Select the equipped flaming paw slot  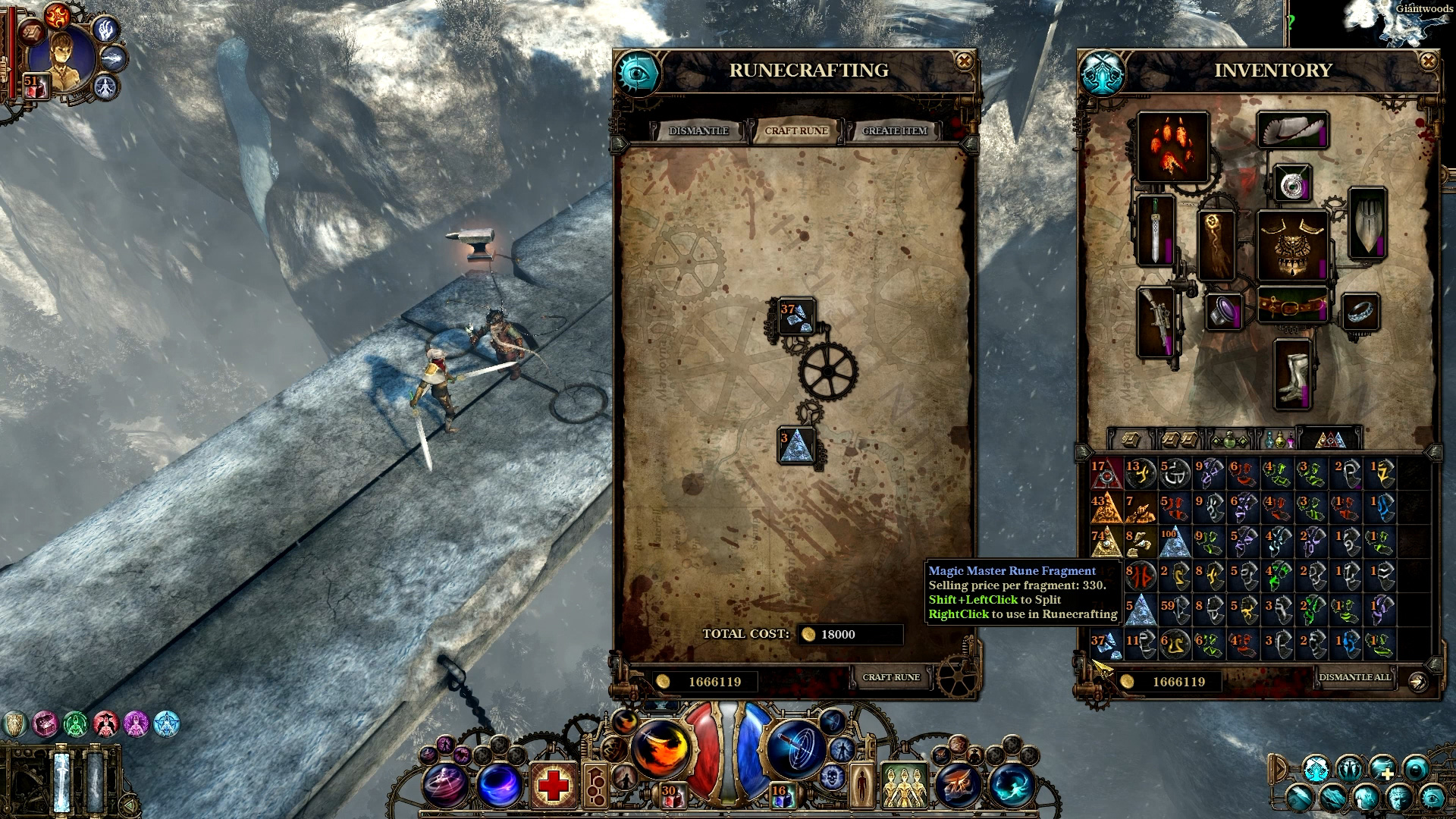[x=1172, y=147]
